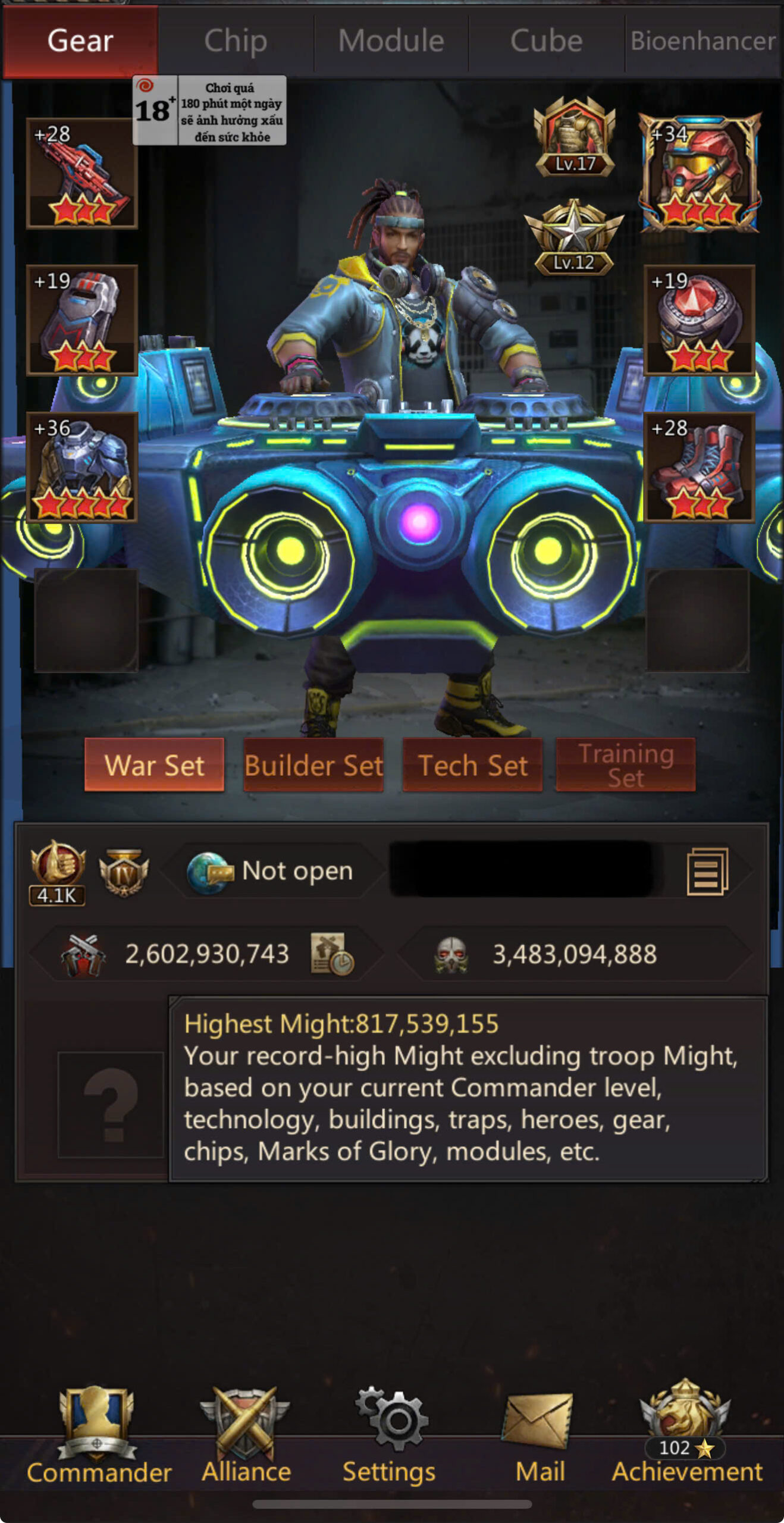Choose the Tech Set loadout
The height and width of the screenshot is (1523, 784).
pos(472,765)
